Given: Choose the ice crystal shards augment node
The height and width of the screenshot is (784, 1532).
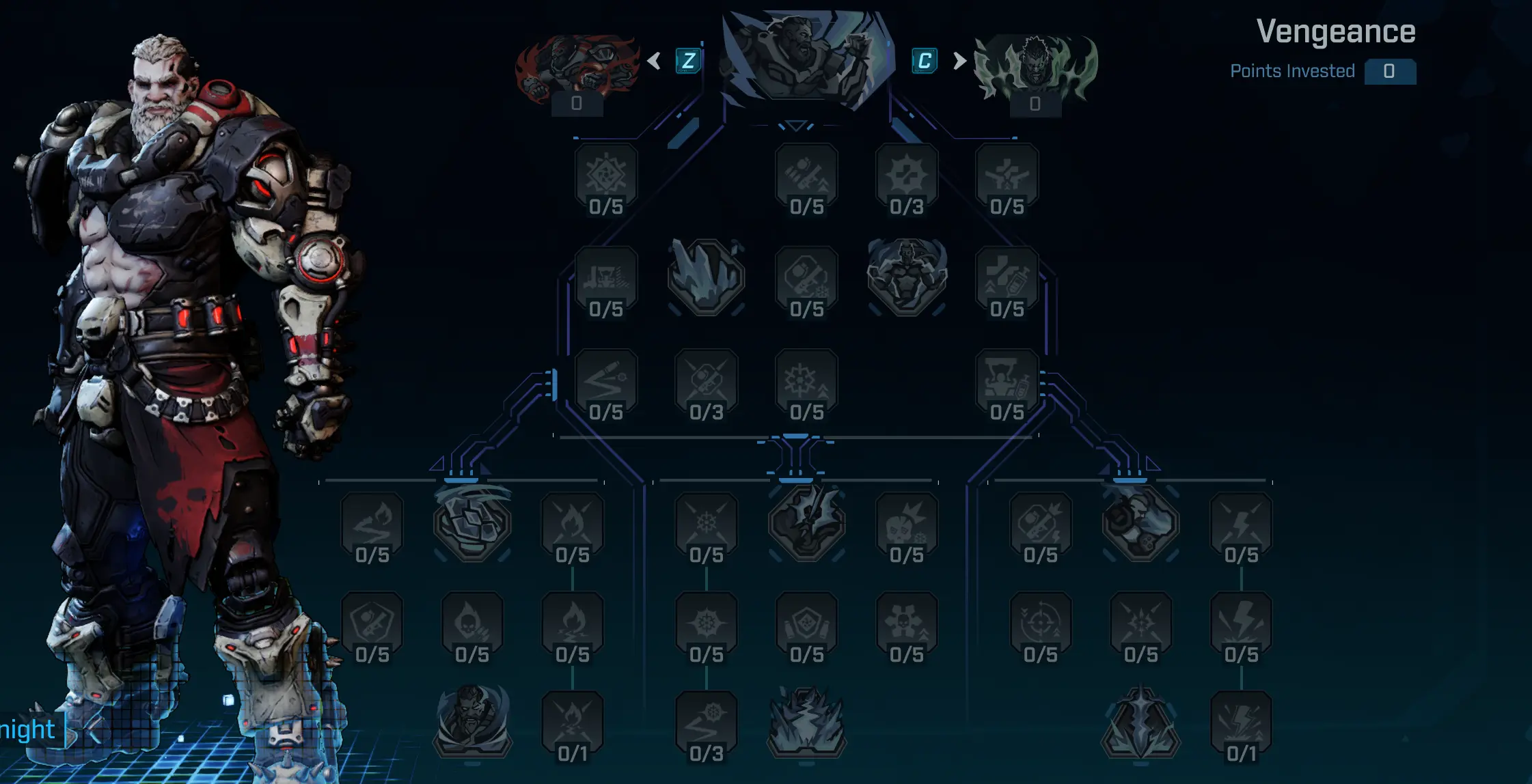Looking at the screenshot, I should 706,277.
